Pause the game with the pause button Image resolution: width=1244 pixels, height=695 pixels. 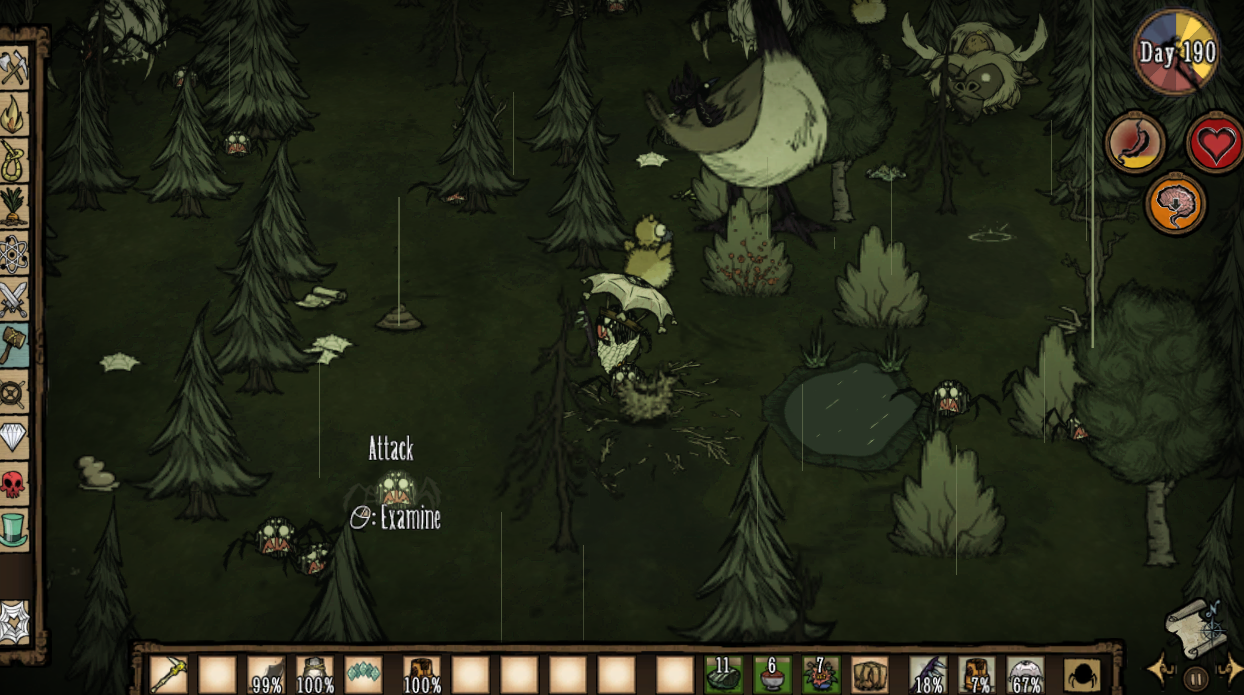point(1196,678)
